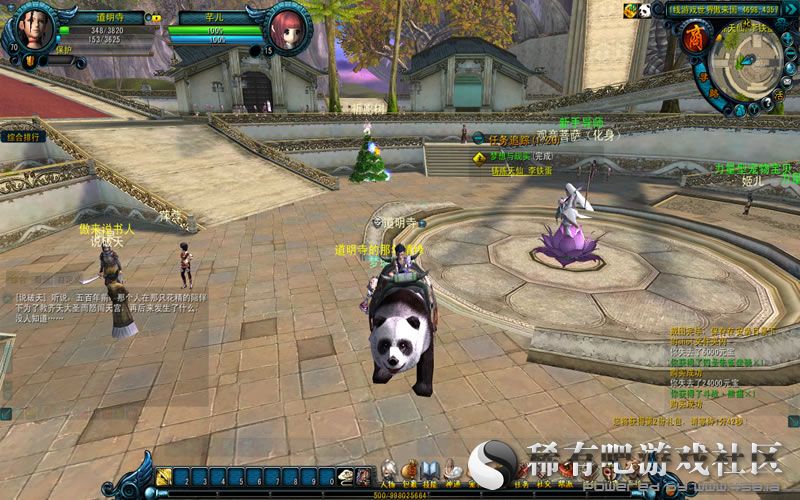Image resolution: width=800 pixels, height=500 pixels.
Task: Activate the first hotbar skill slot
Action: pyautogui.click(x=164, y=477)
